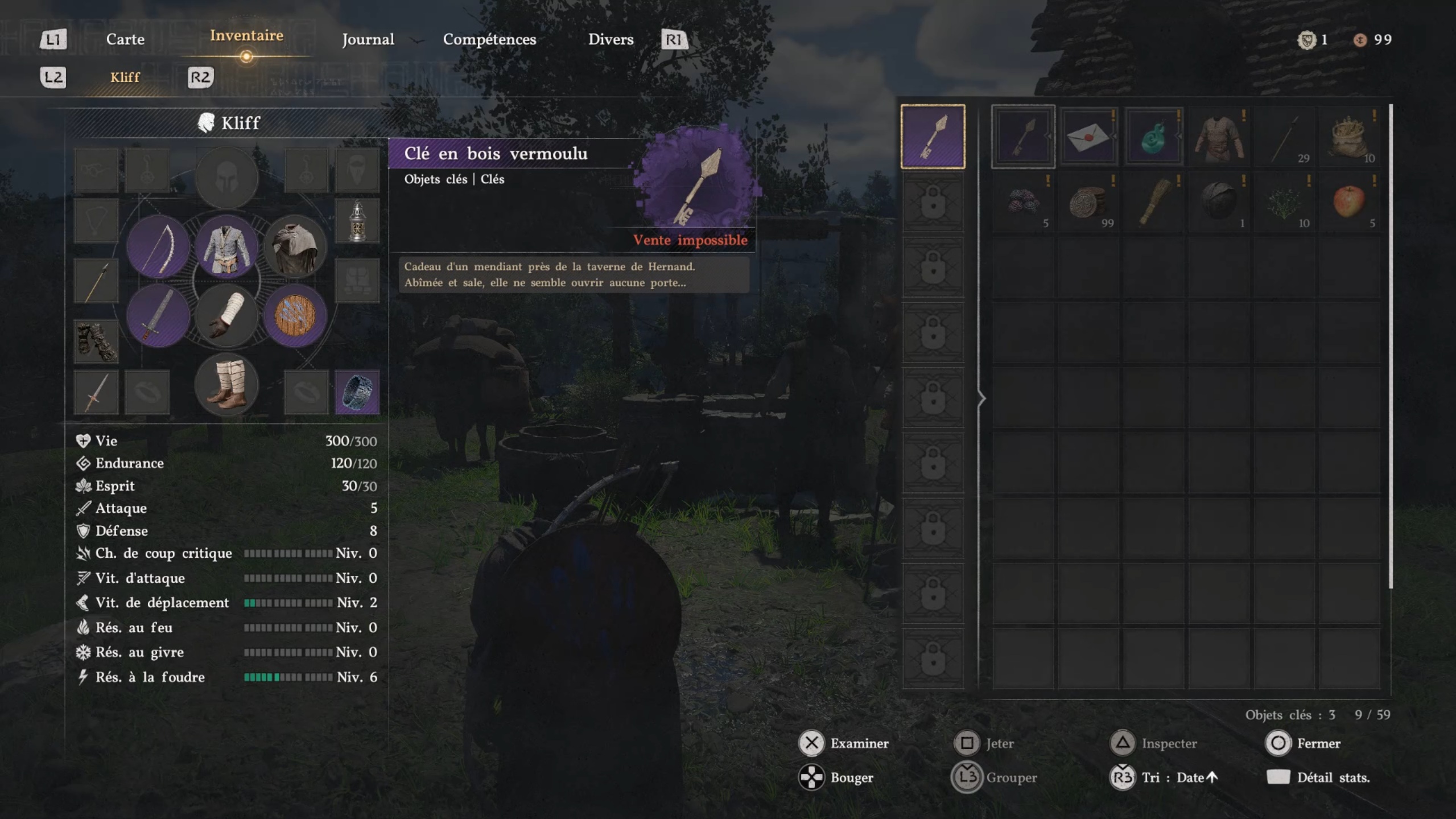Select the key items category with key icon
This screenshot has width=1456, height=819.
click(x=933, y=137)
